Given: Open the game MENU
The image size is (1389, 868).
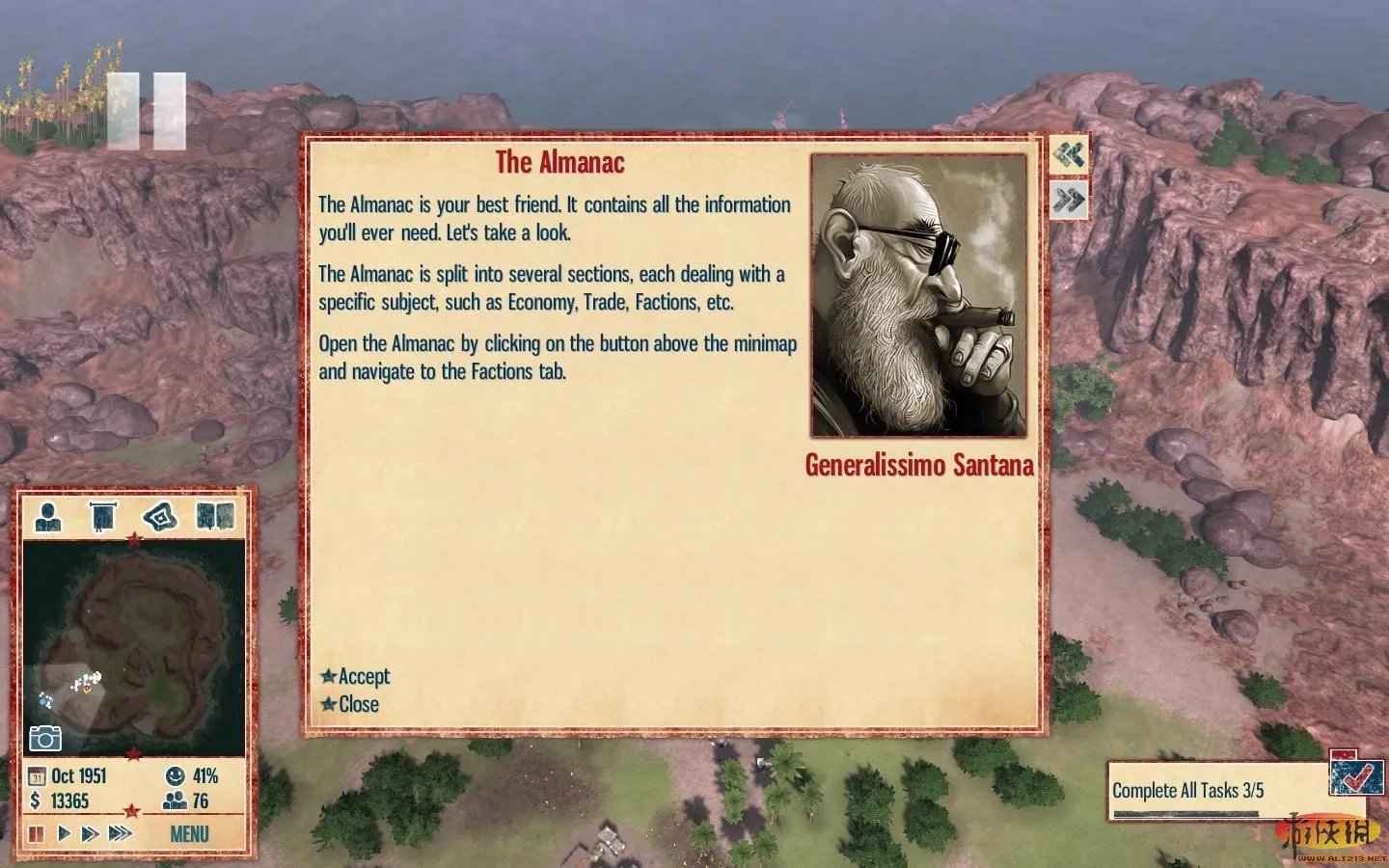Looking at the screenshot, I should coord(189,834).
